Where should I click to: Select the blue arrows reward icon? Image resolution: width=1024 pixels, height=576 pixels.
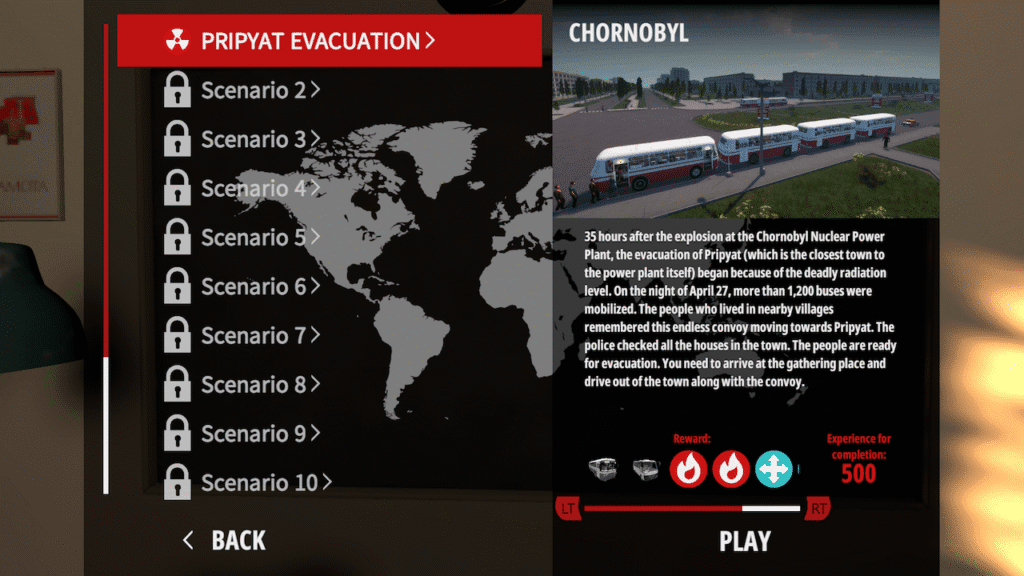[x=774, y=468]
